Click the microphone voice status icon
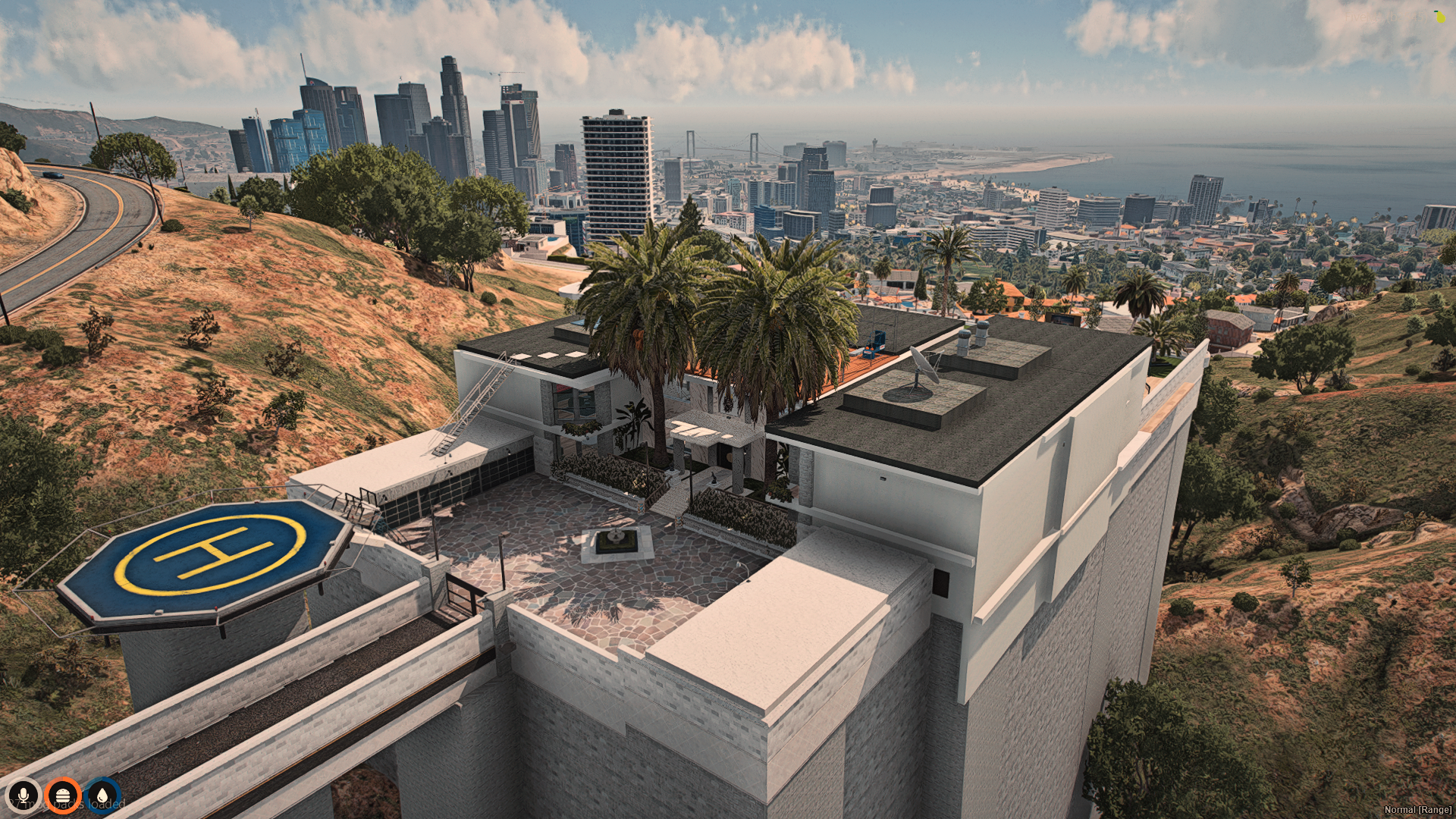 [24, 795]
